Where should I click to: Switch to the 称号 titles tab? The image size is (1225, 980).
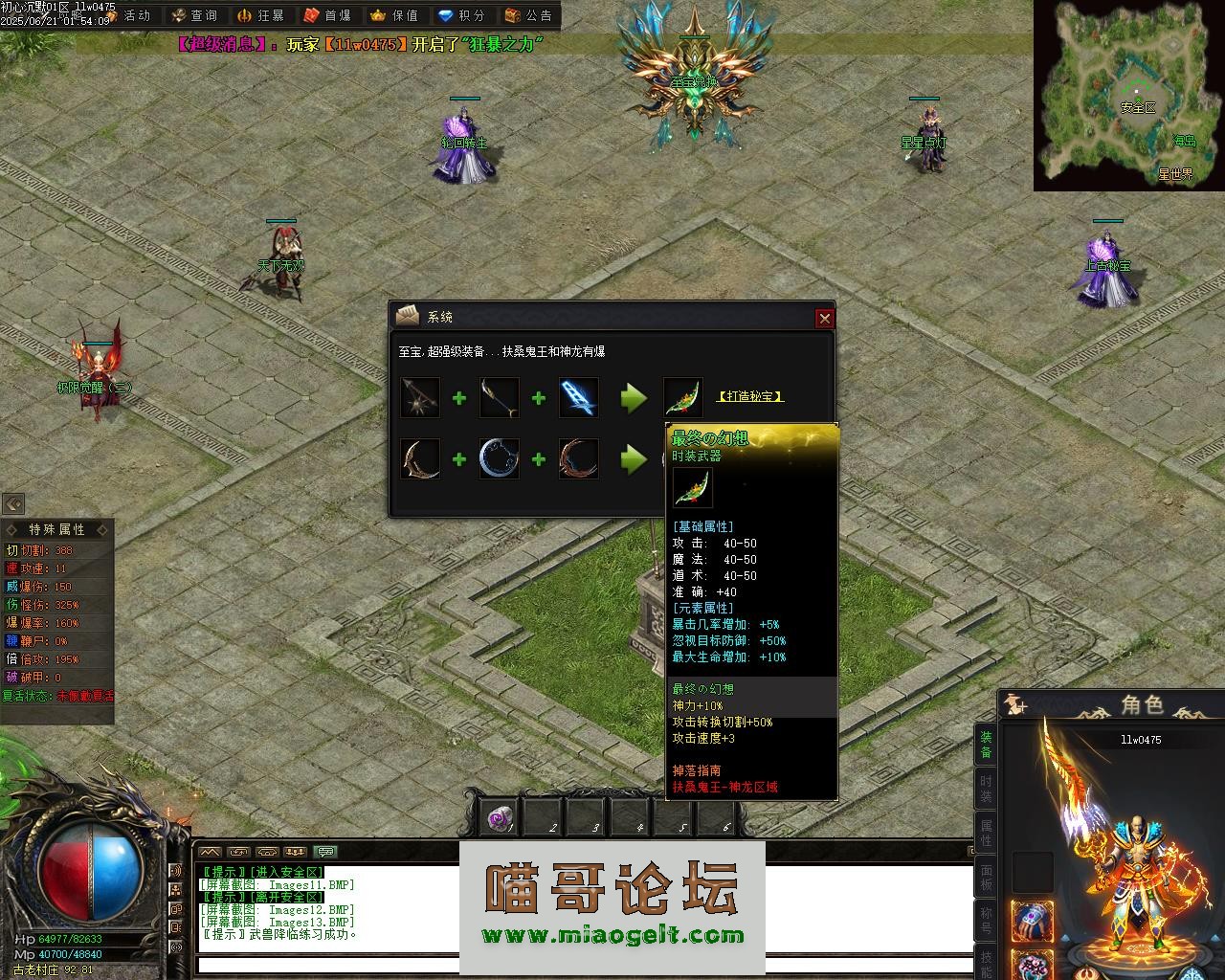pos(986,921)
